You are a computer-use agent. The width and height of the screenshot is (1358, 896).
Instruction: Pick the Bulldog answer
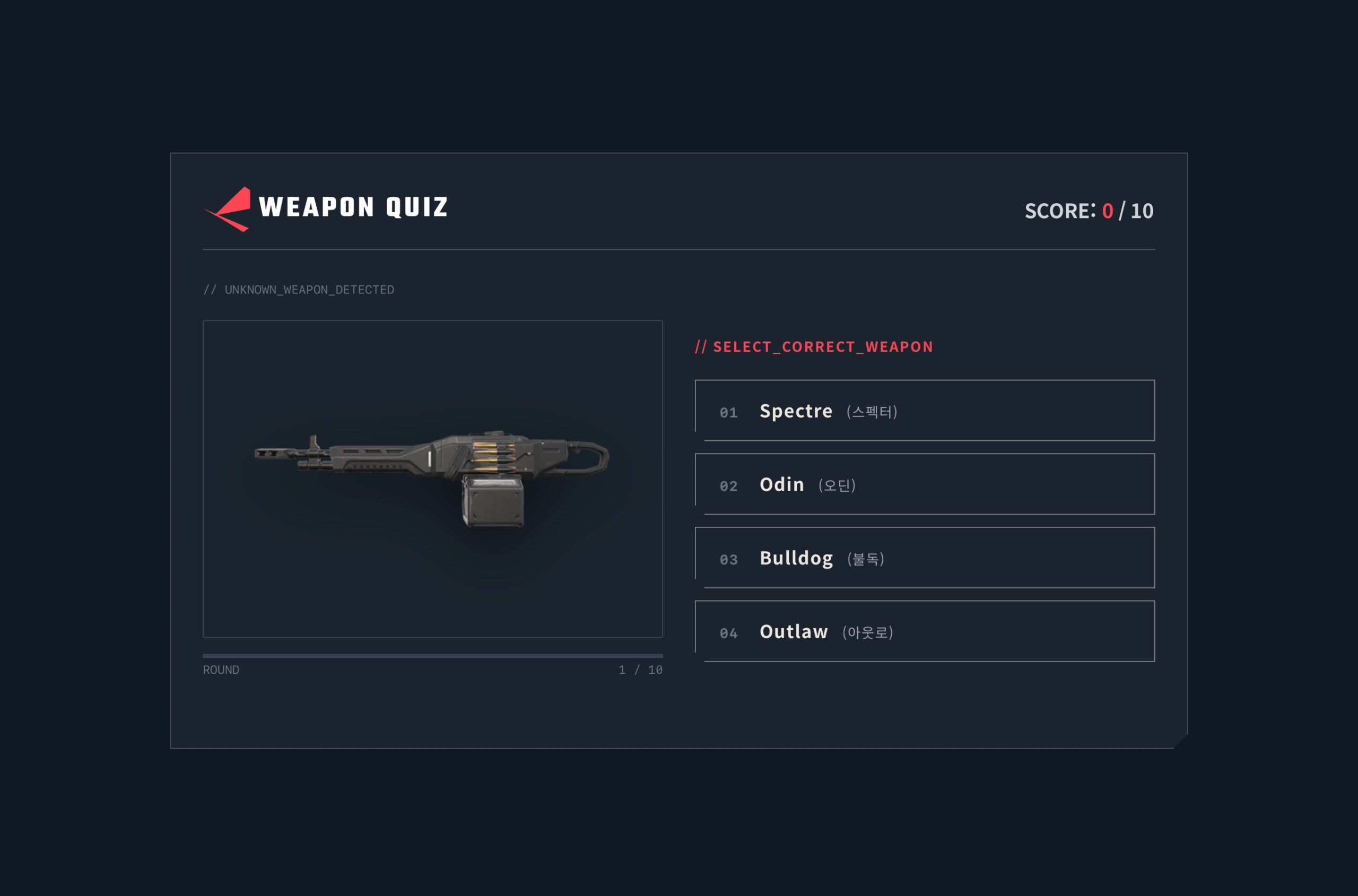pos(925,558)
